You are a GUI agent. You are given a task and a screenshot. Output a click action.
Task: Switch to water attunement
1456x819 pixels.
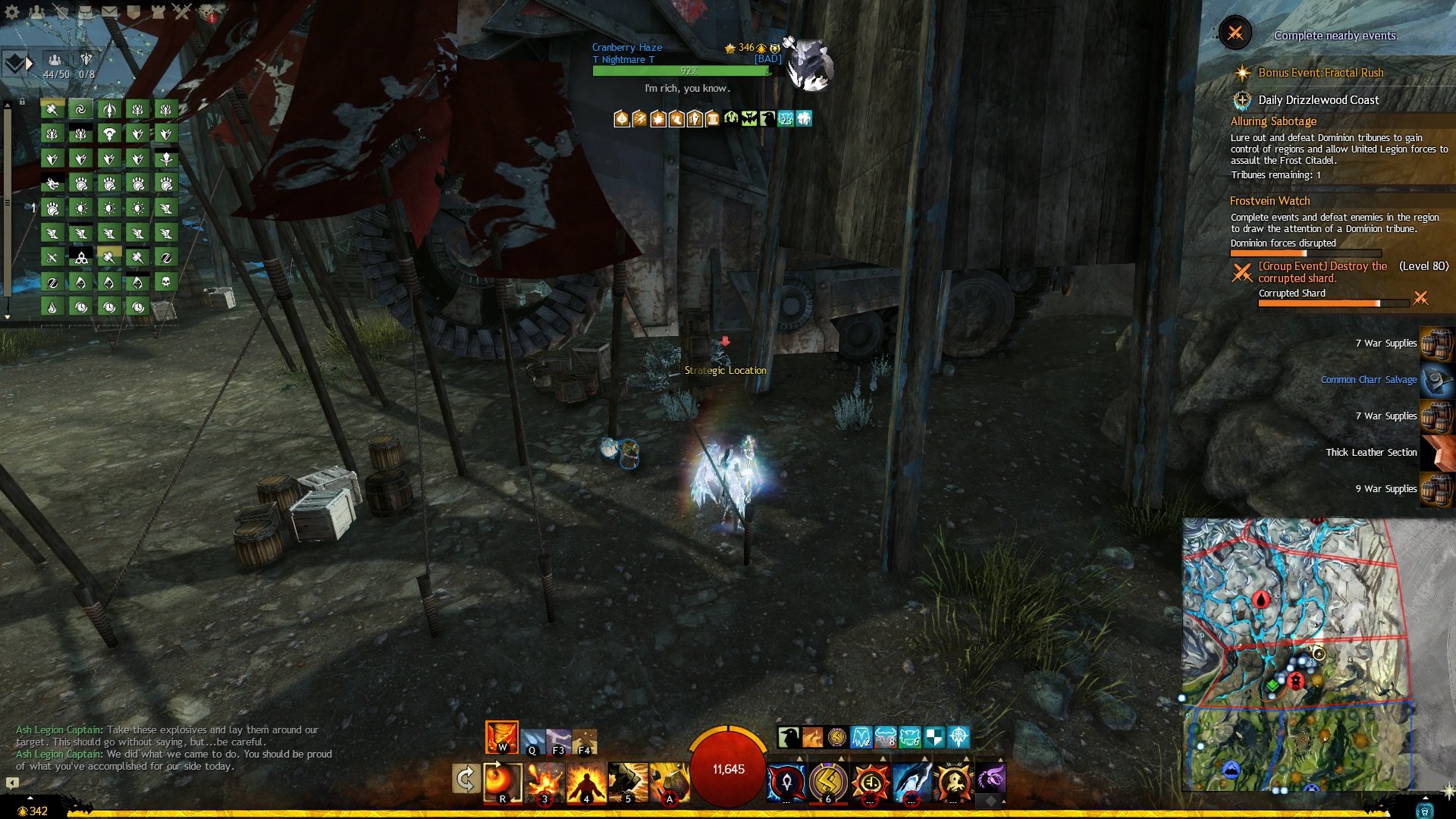click(532, 739)
